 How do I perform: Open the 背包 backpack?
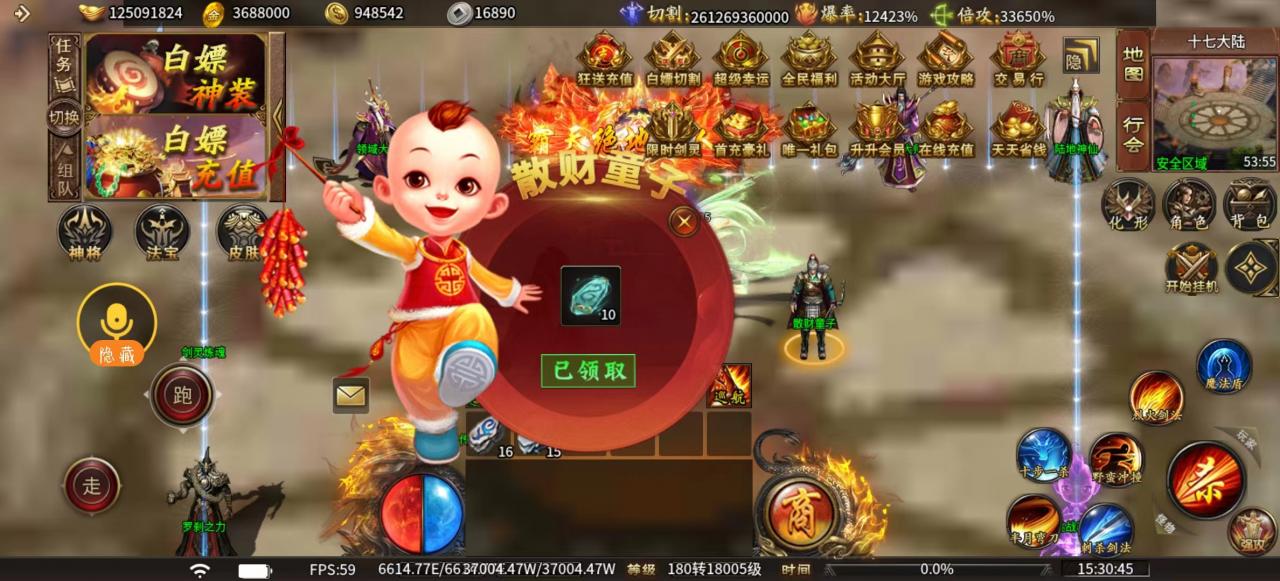tap(1250, 206)
